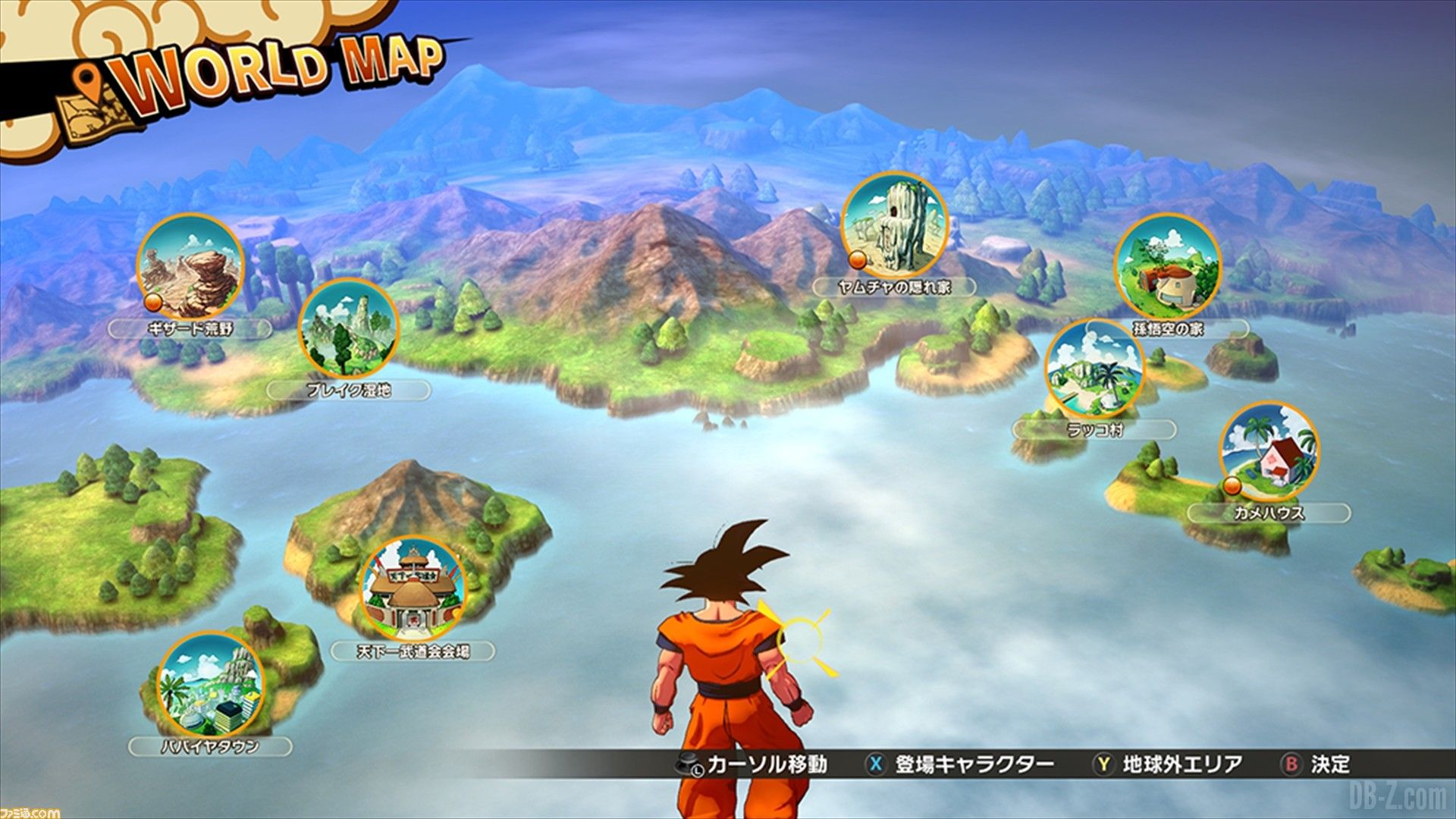The width and height of the screenshot is (1456, 819).
Task: Choose the ブレイク湿地 wetlands map marker
Action: click(x=348, y=329)
